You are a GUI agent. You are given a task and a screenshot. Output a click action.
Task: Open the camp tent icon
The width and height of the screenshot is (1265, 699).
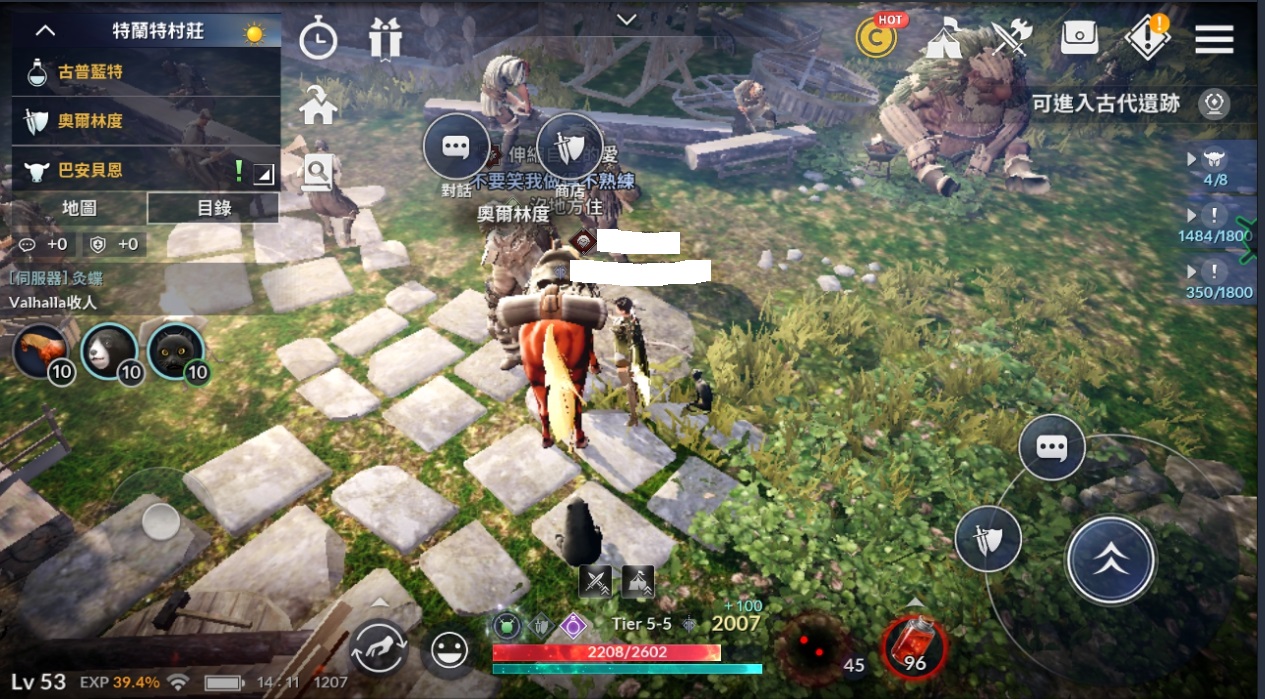tap(944, 39)
